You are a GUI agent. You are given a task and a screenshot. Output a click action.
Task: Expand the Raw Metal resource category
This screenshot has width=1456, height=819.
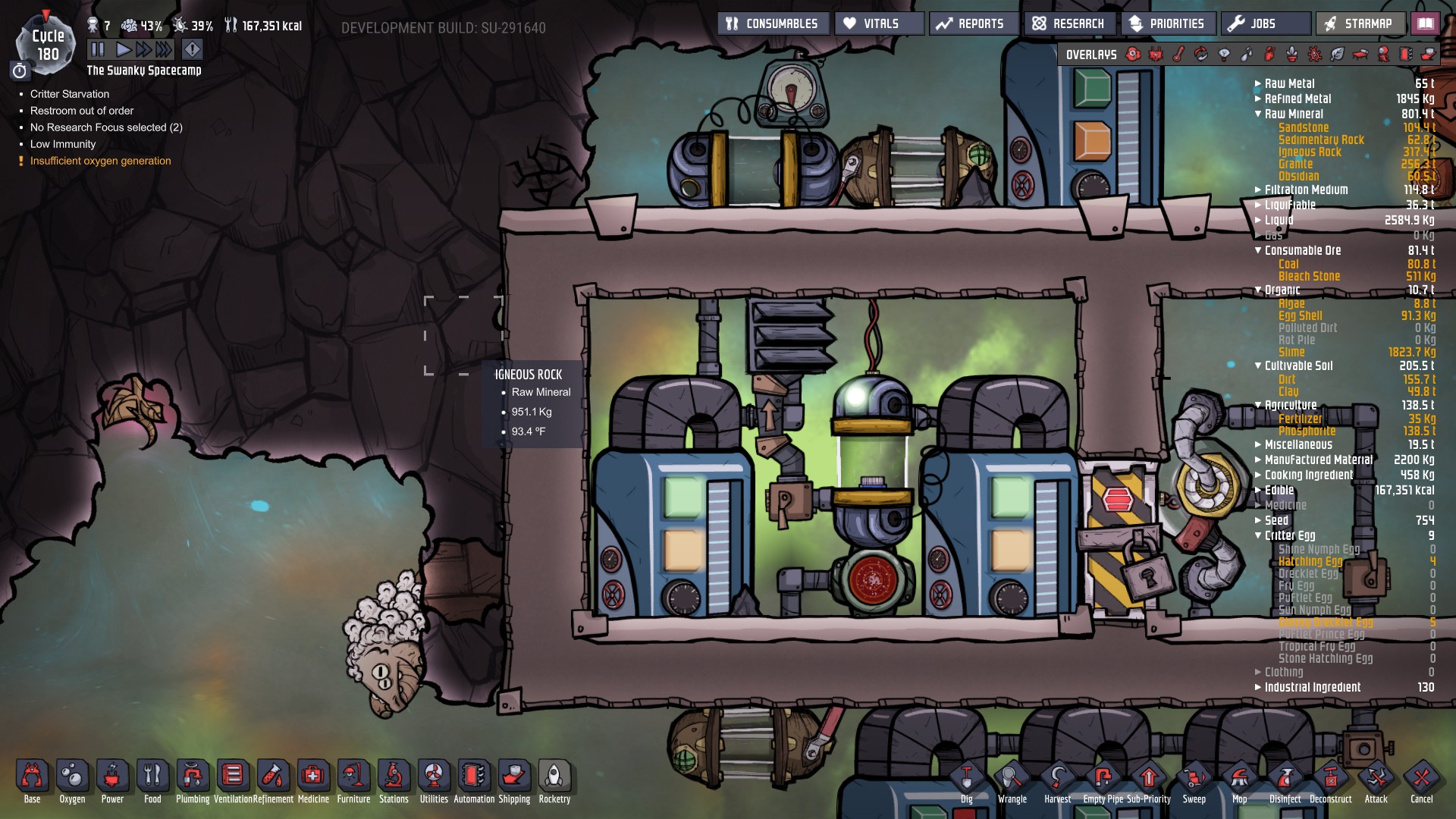coord(1257,83)
